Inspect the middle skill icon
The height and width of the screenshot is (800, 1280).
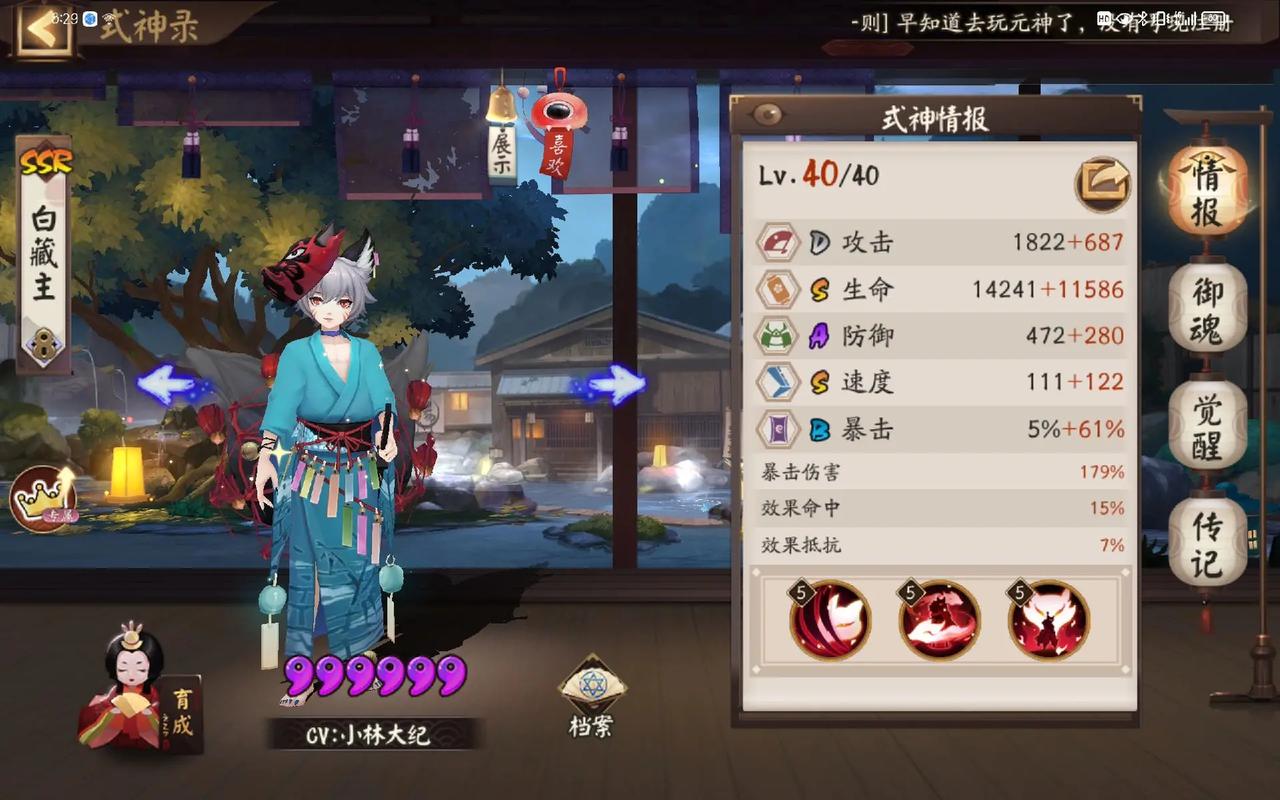pyautogui.click(x=939, y=620)
